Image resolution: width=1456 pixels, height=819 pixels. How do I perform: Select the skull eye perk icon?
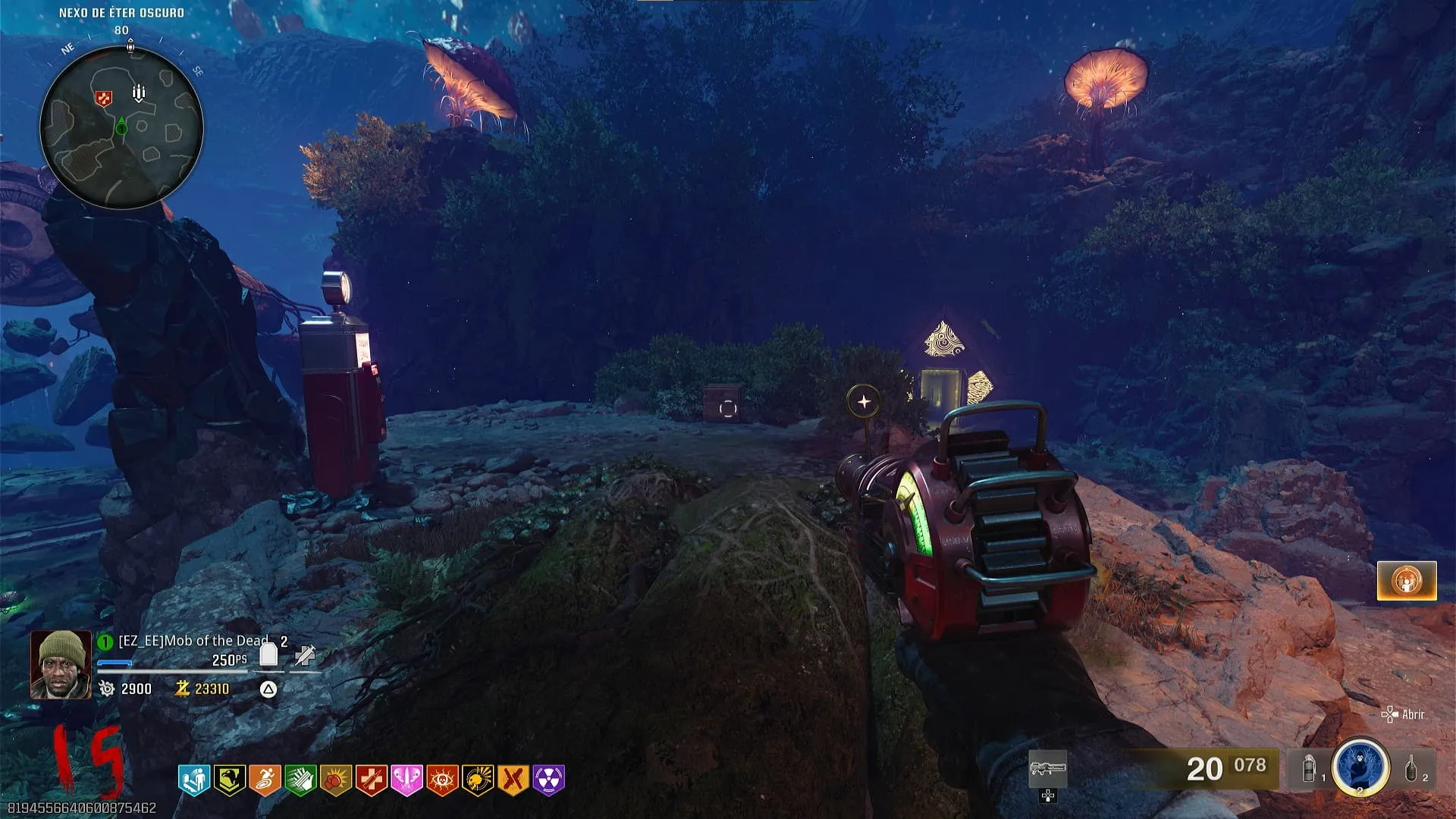(442, 780)
